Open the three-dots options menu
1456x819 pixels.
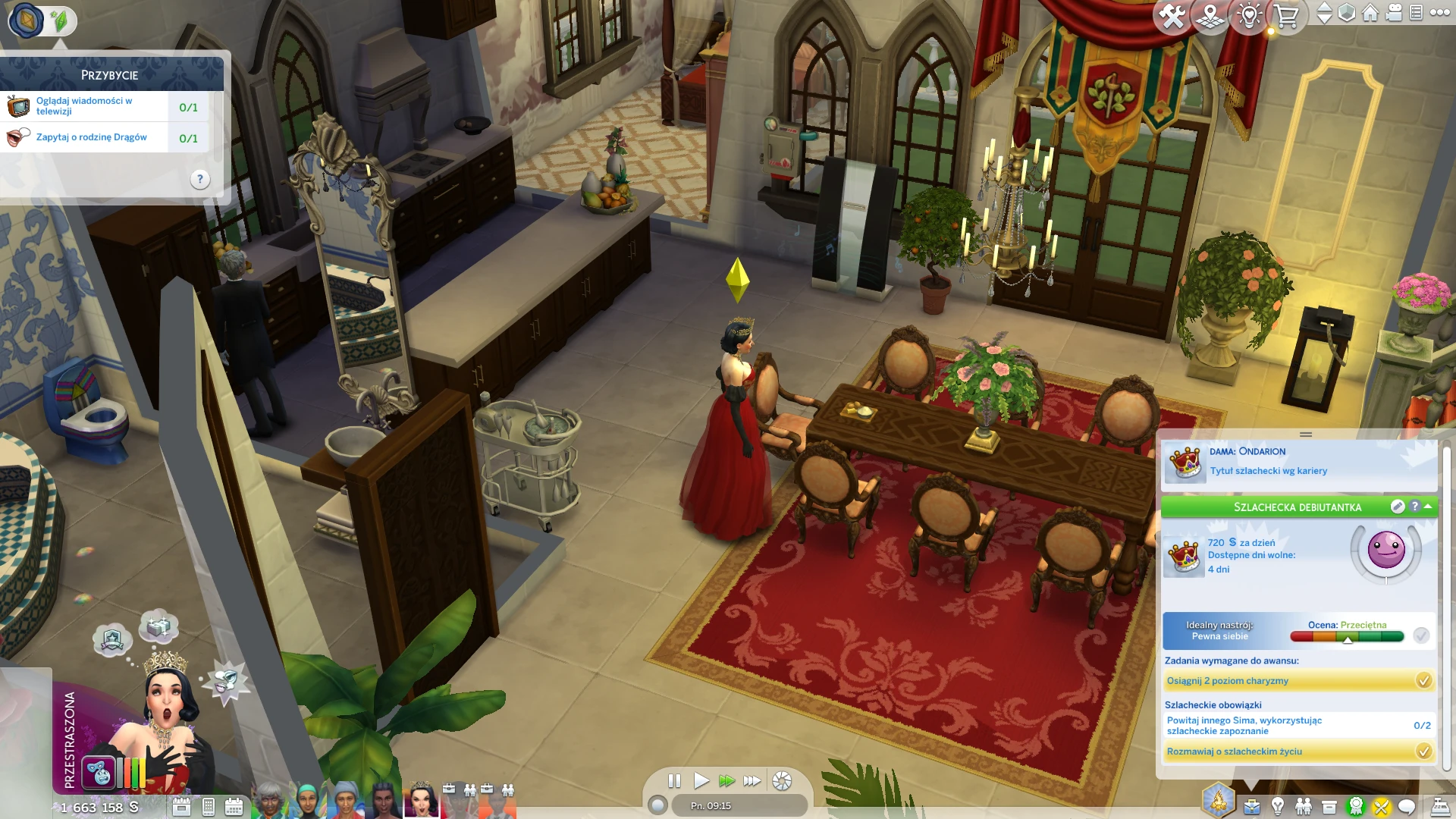tap(1439, 13)
